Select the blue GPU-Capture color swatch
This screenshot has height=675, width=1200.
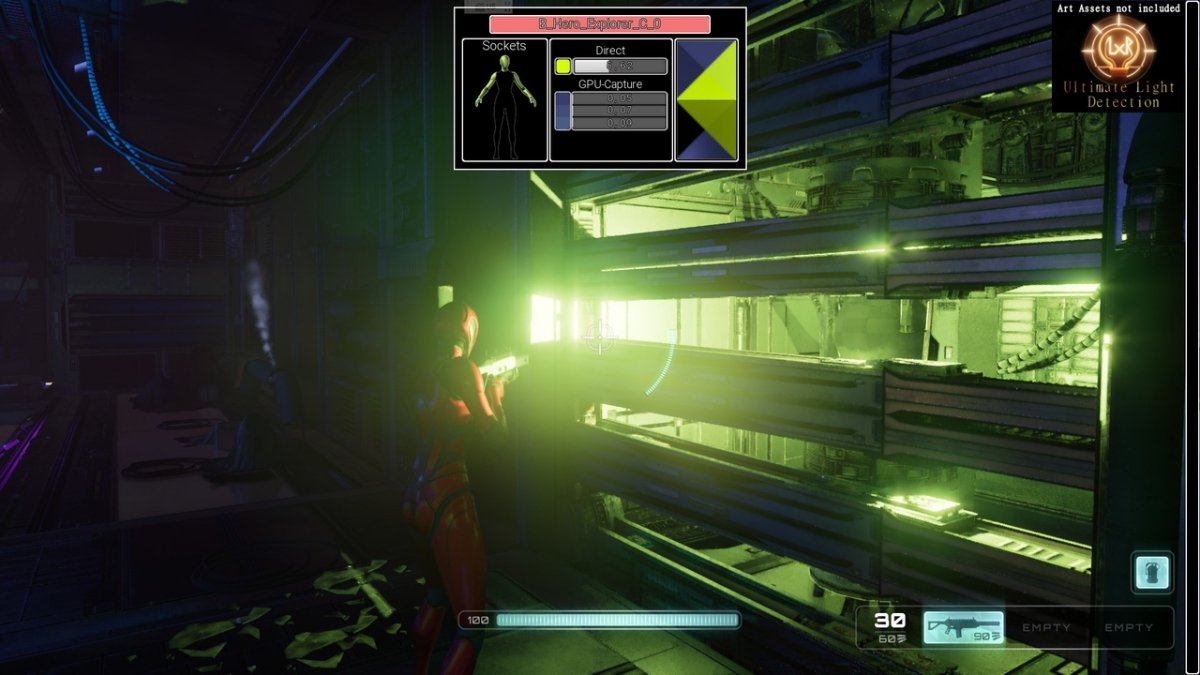point(563,110)
